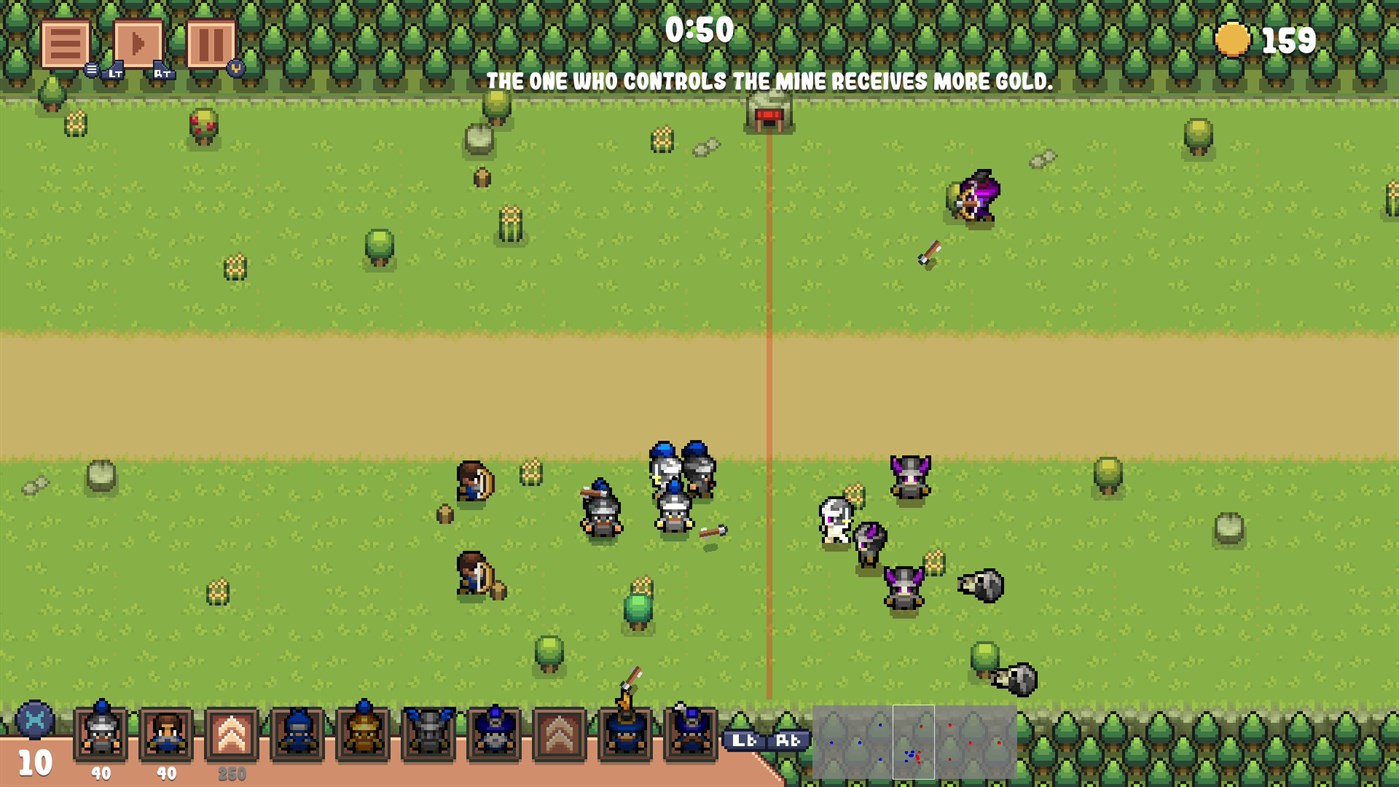Select the blue cannoneer unit slot
Viewport: 1399px width, 787px height.
[493, 735]
